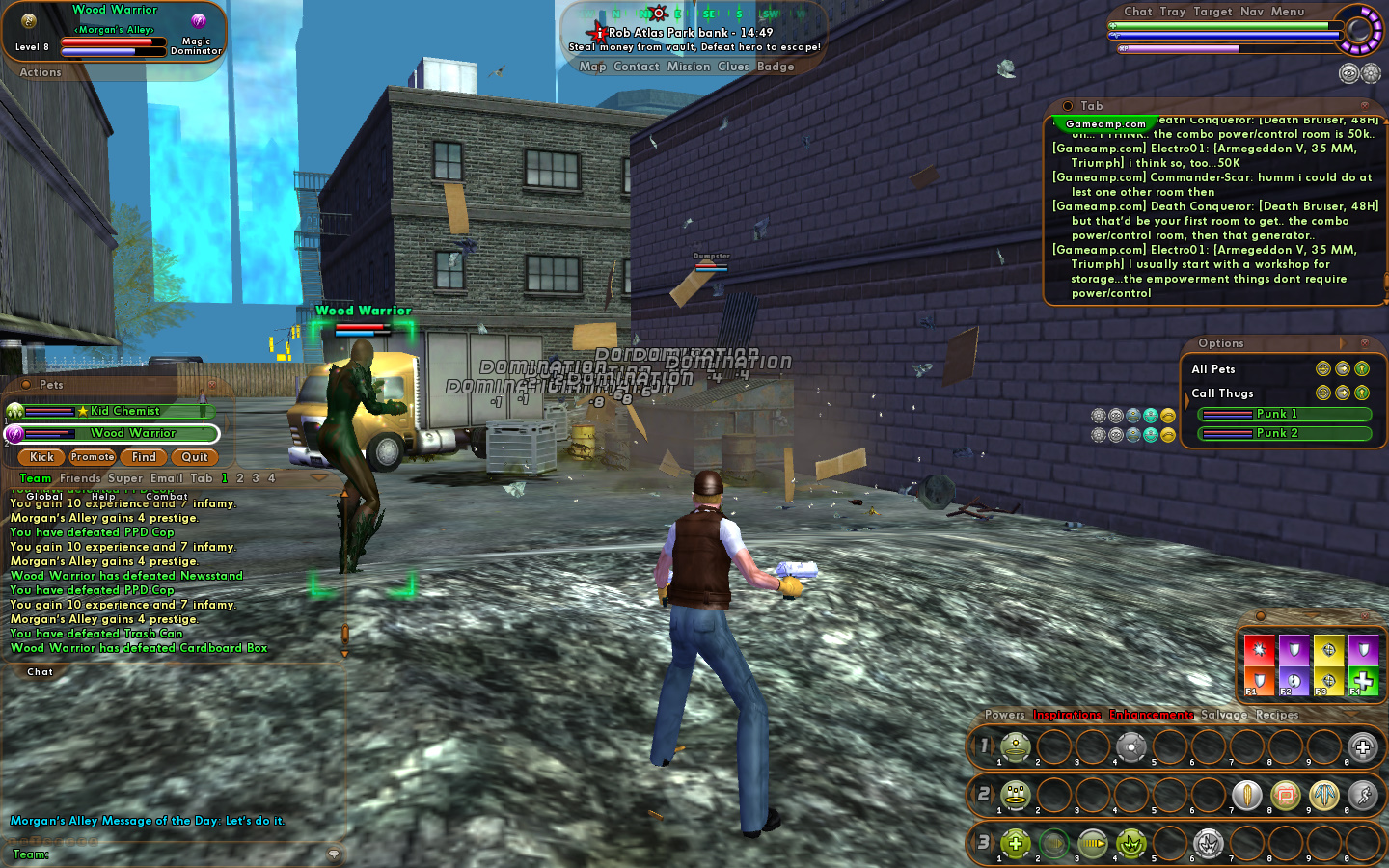
Task: Click the Find button in the team panel
Action: [x=144, y=457]
